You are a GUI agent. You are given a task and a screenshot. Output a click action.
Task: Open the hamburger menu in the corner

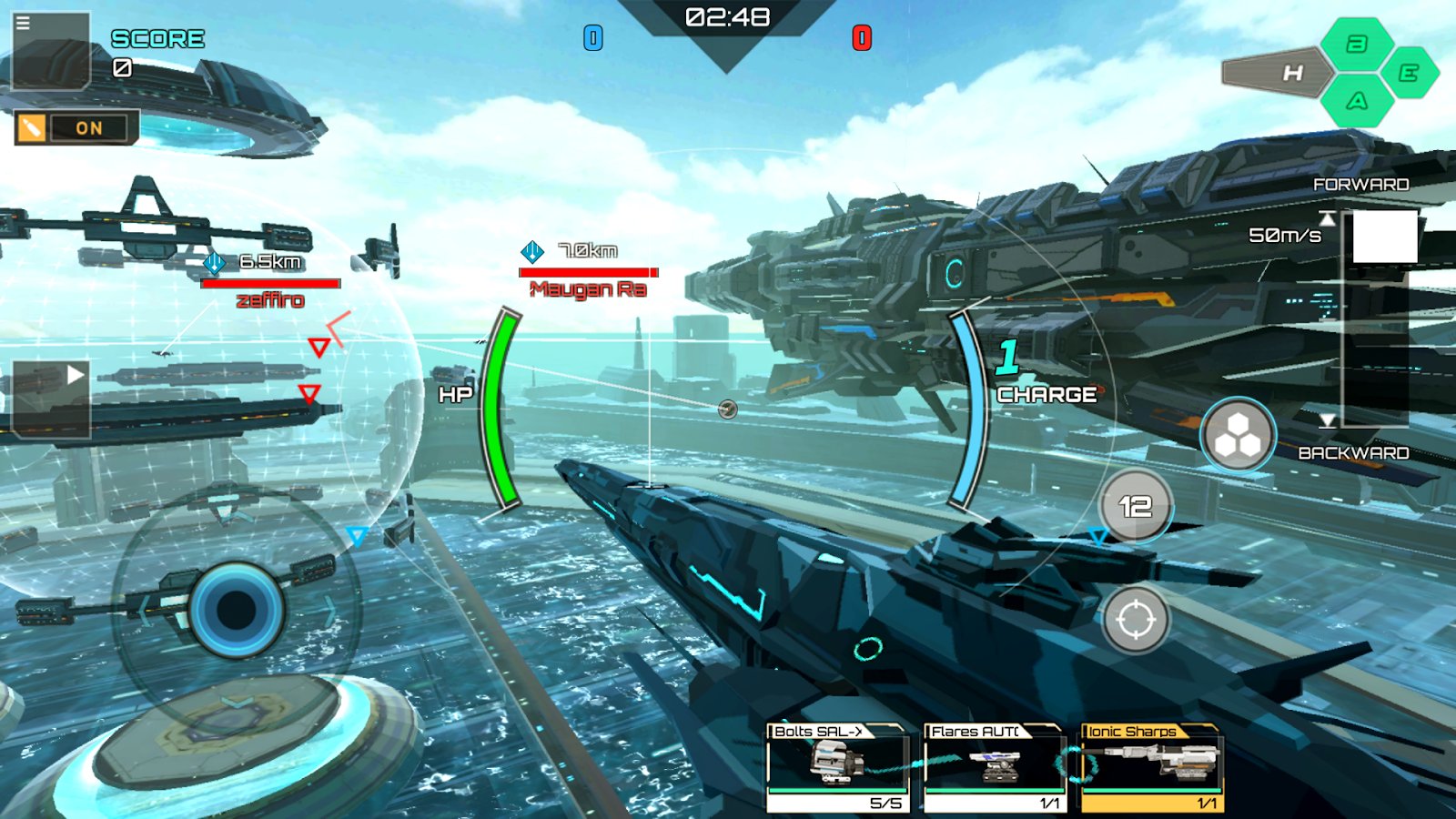click(x=24, y=24)
